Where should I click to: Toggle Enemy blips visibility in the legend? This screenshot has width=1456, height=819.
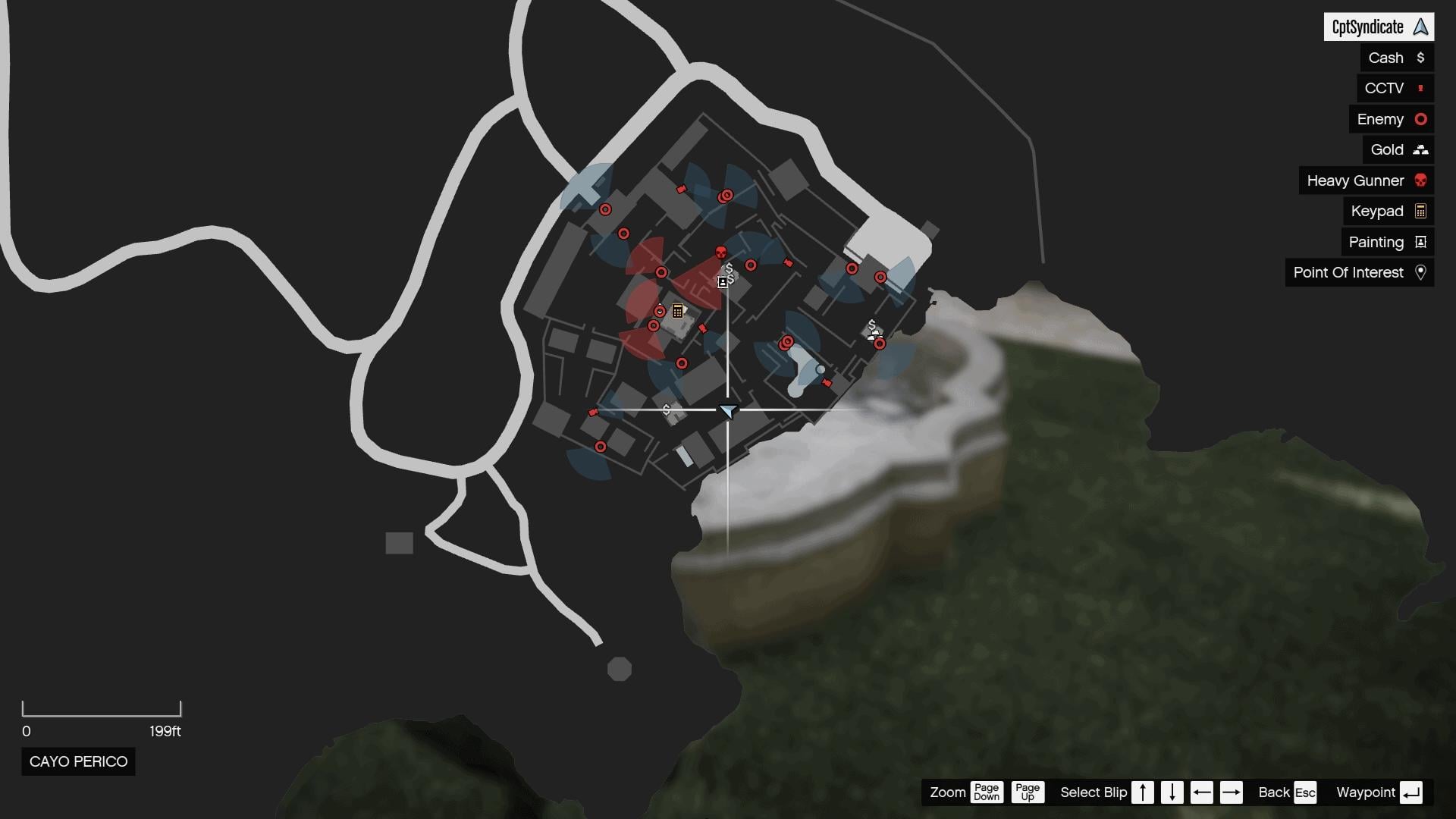pyautogui.click(x=1390, y=119)
